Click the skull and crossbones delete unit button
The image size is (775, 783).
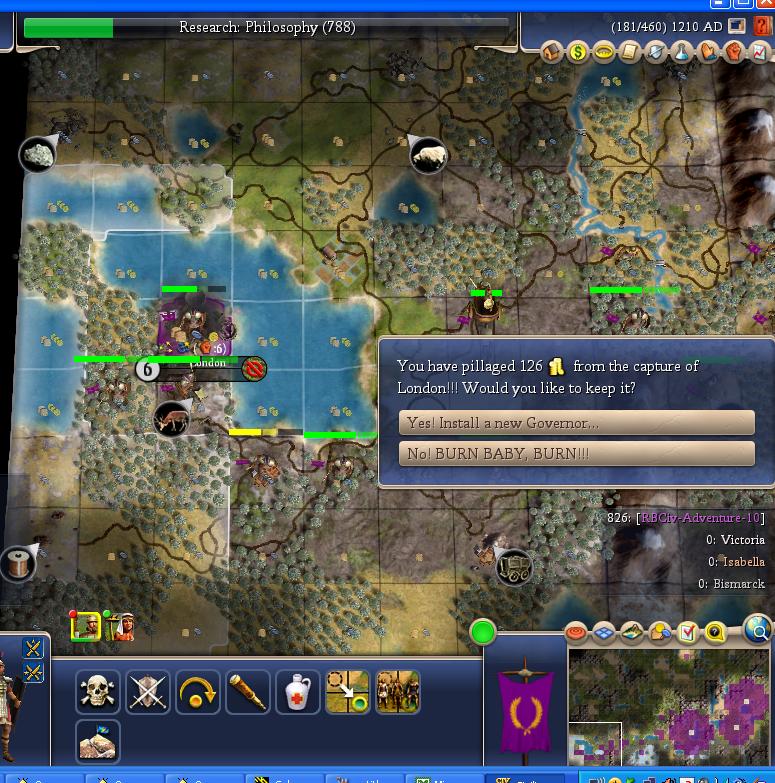tap(98, 691)
